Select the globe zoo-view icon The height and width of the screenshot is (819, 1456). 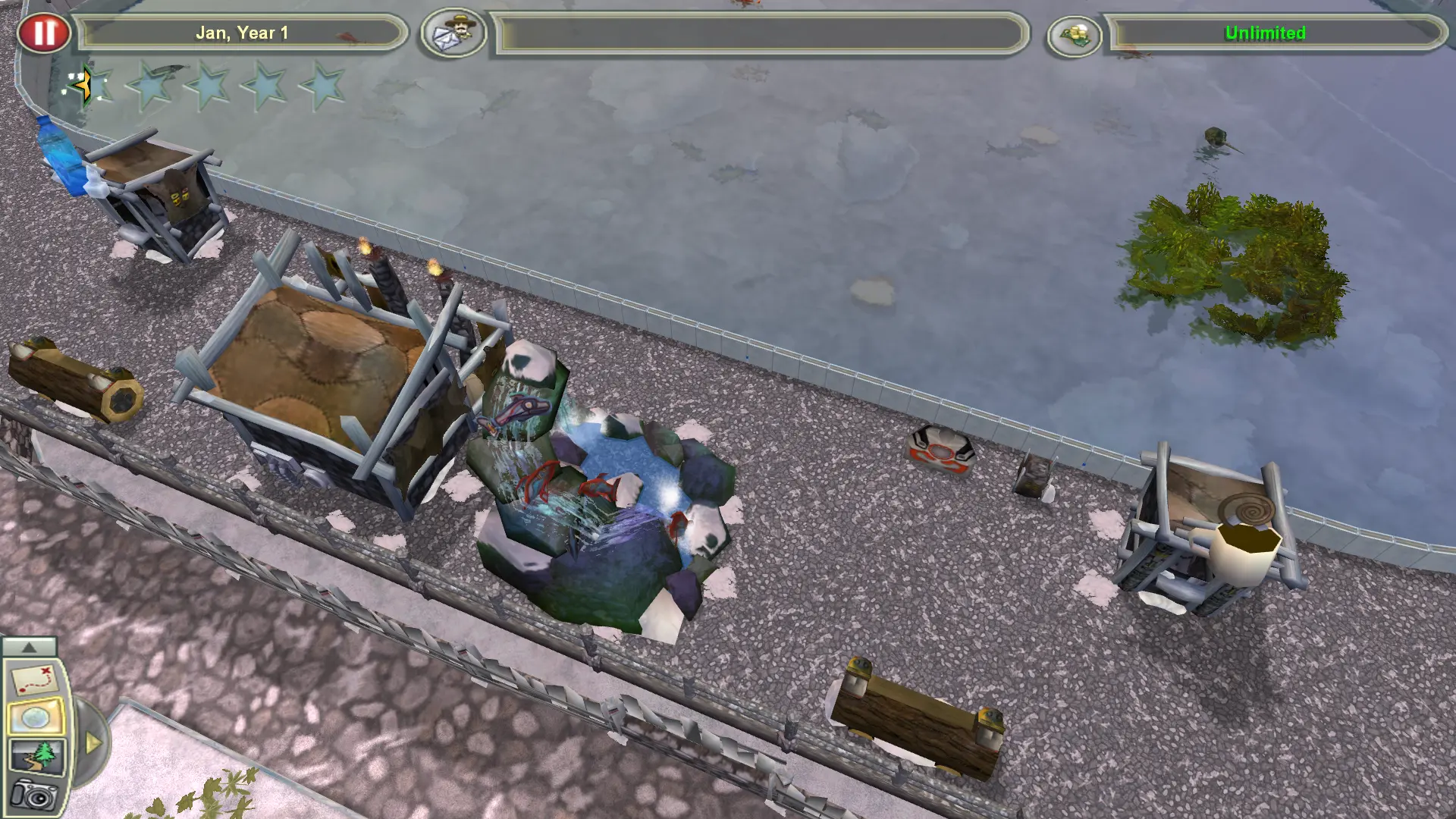pos(34,717)
